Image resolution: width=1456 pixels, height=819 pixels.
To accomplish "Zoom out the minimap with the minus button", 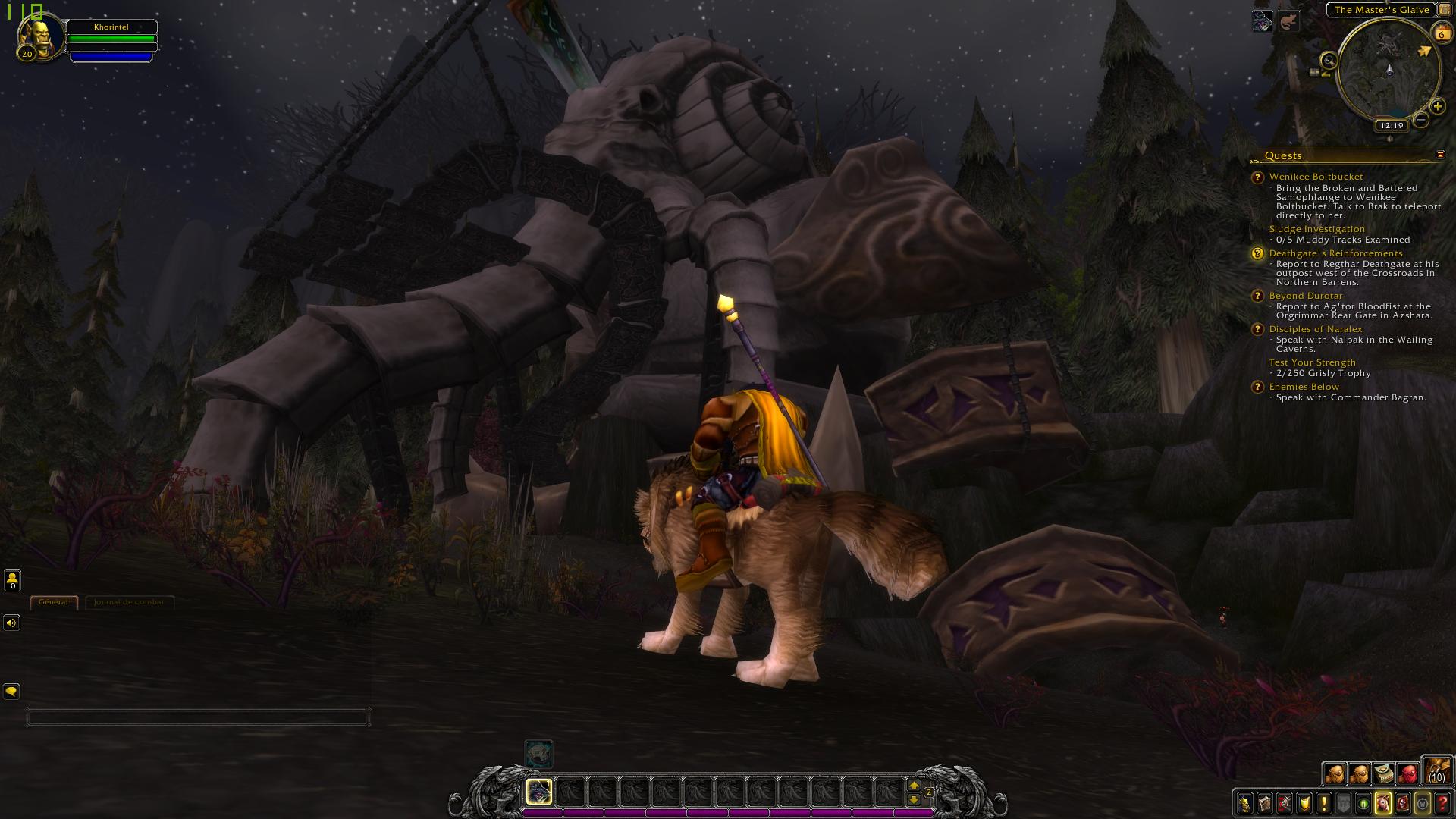I will pos(1421,120).
